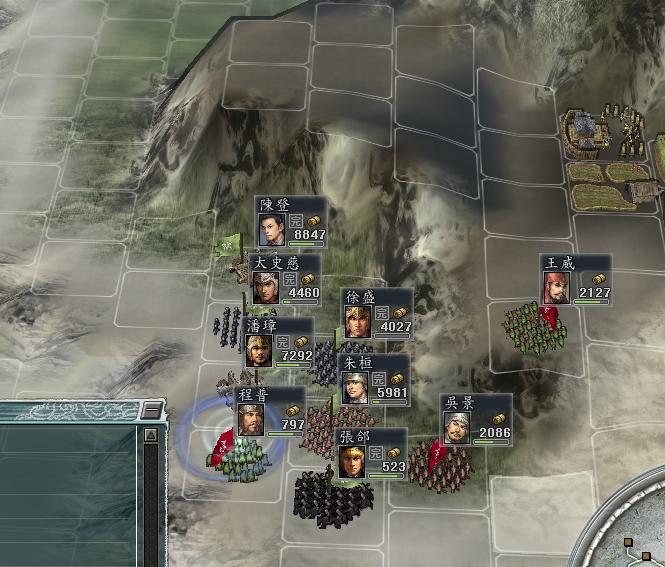Select 太史慈's unit nameplate
Screen dimensions: 665x567
tap(286, 279)
